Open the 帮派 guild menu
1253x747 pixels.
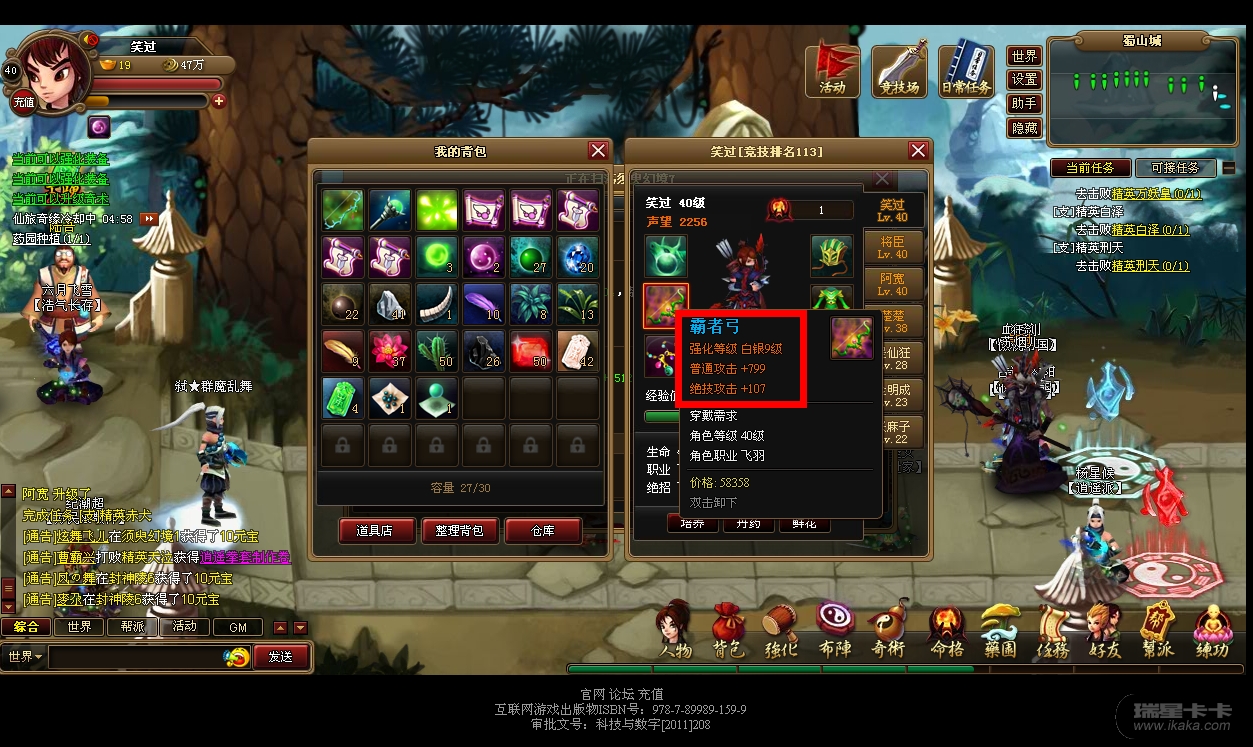tap(1158, 633)
